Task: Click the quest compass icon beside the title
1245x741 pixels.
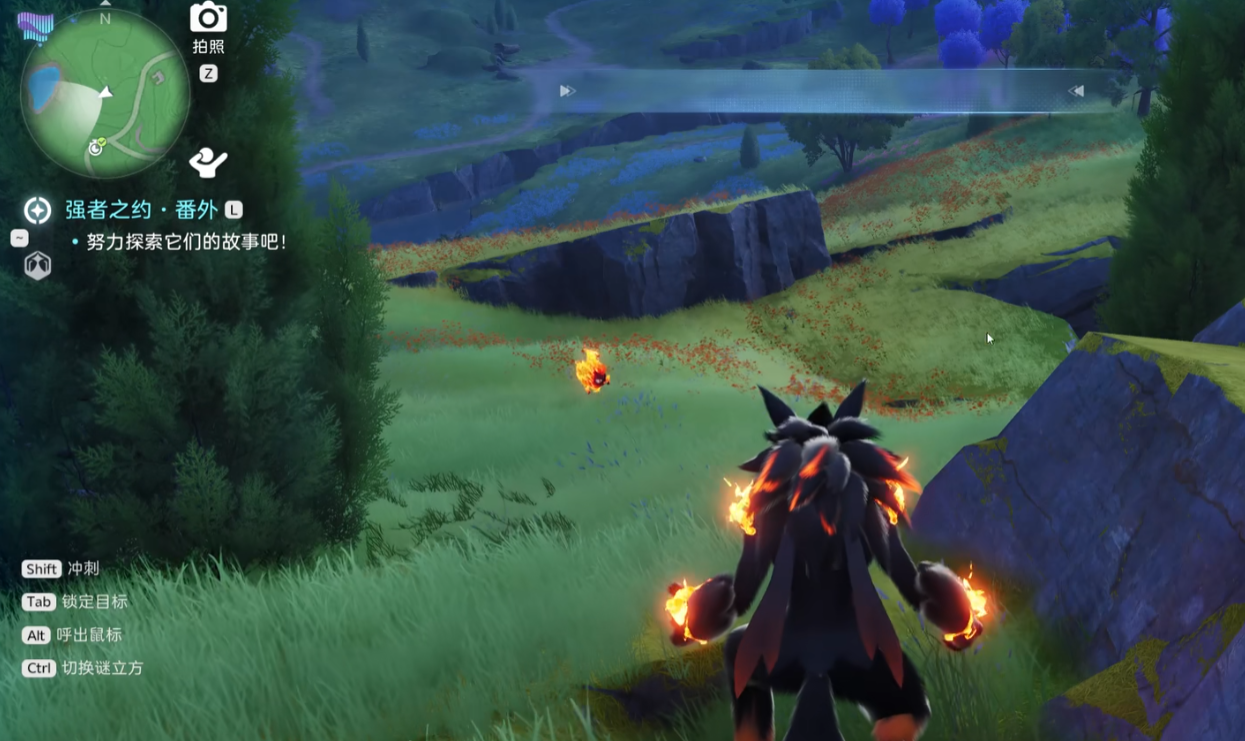Action: 38,210
